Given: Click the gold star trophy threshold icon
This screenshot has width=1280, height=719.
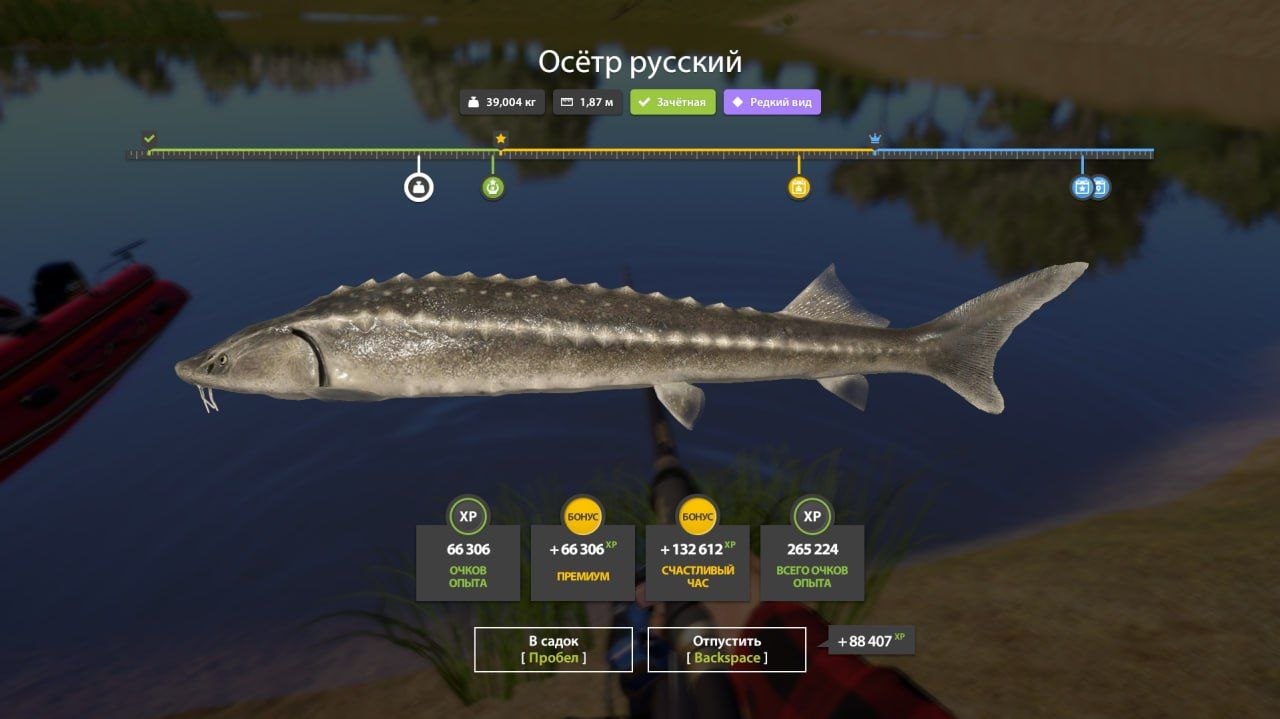Looking at the screenshot, I should (501, 138).
